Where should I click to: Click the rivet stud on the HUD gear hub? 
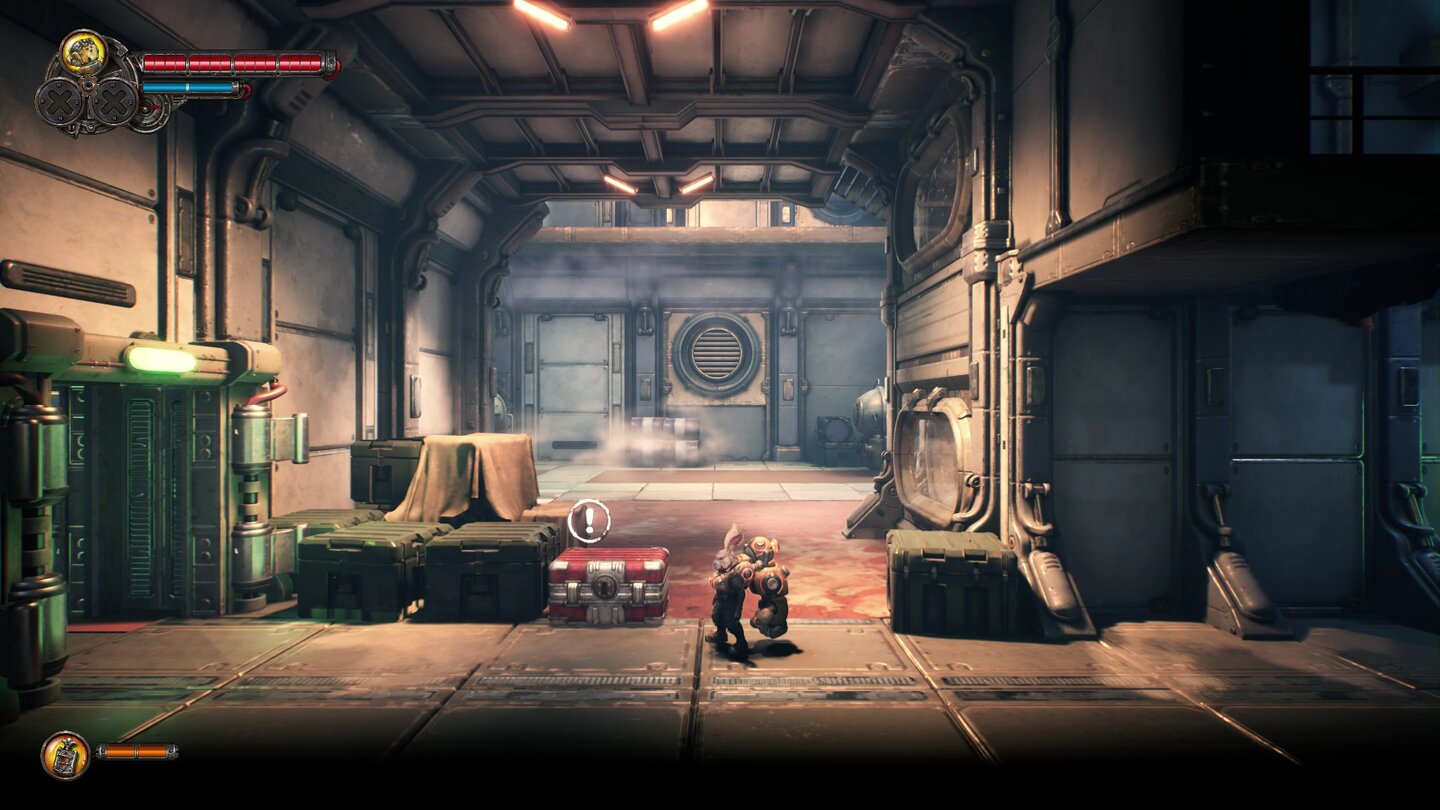tap(89, 85)
